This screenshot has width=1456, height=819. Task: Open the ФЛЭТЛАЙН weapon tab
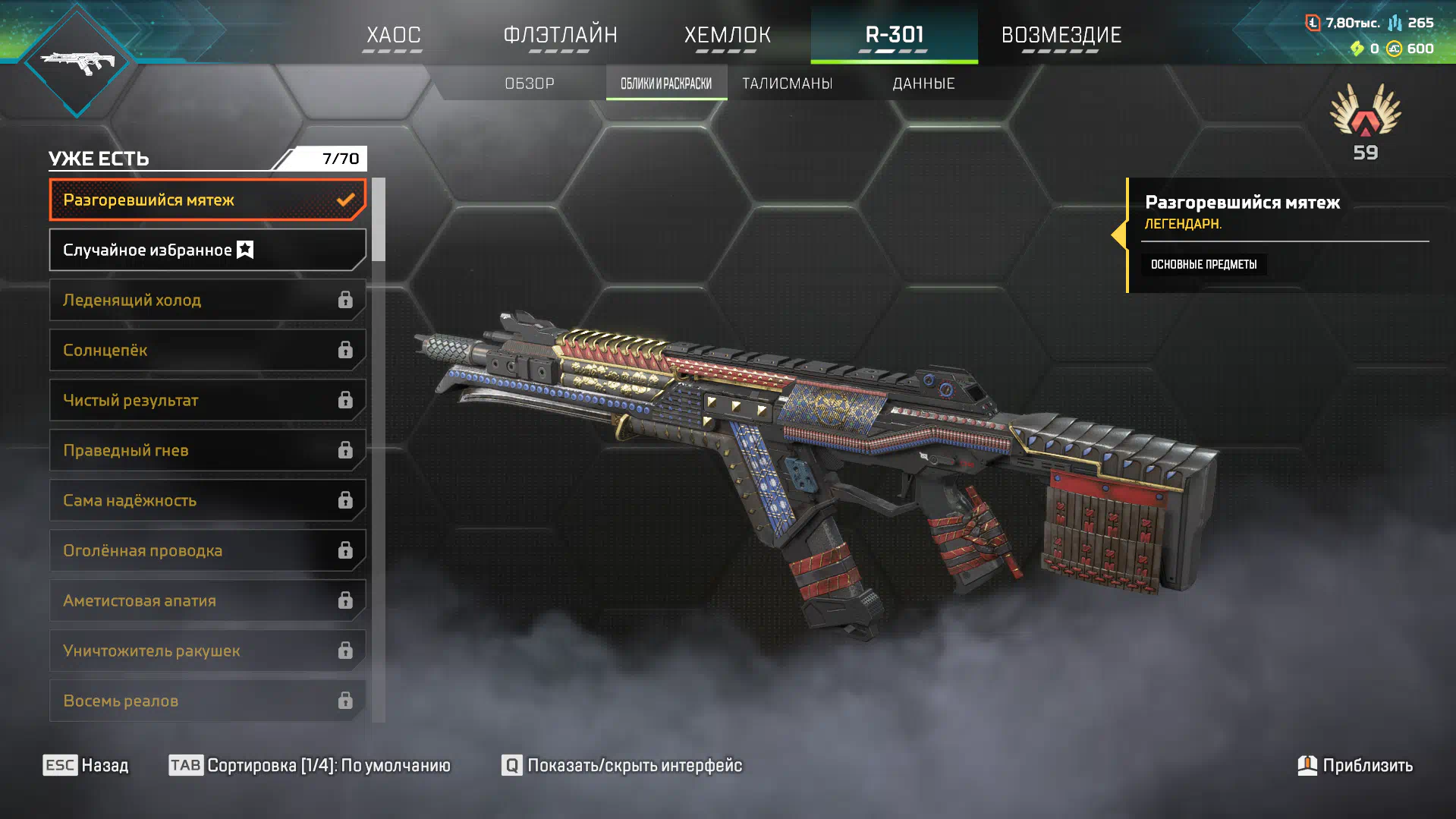560,35
